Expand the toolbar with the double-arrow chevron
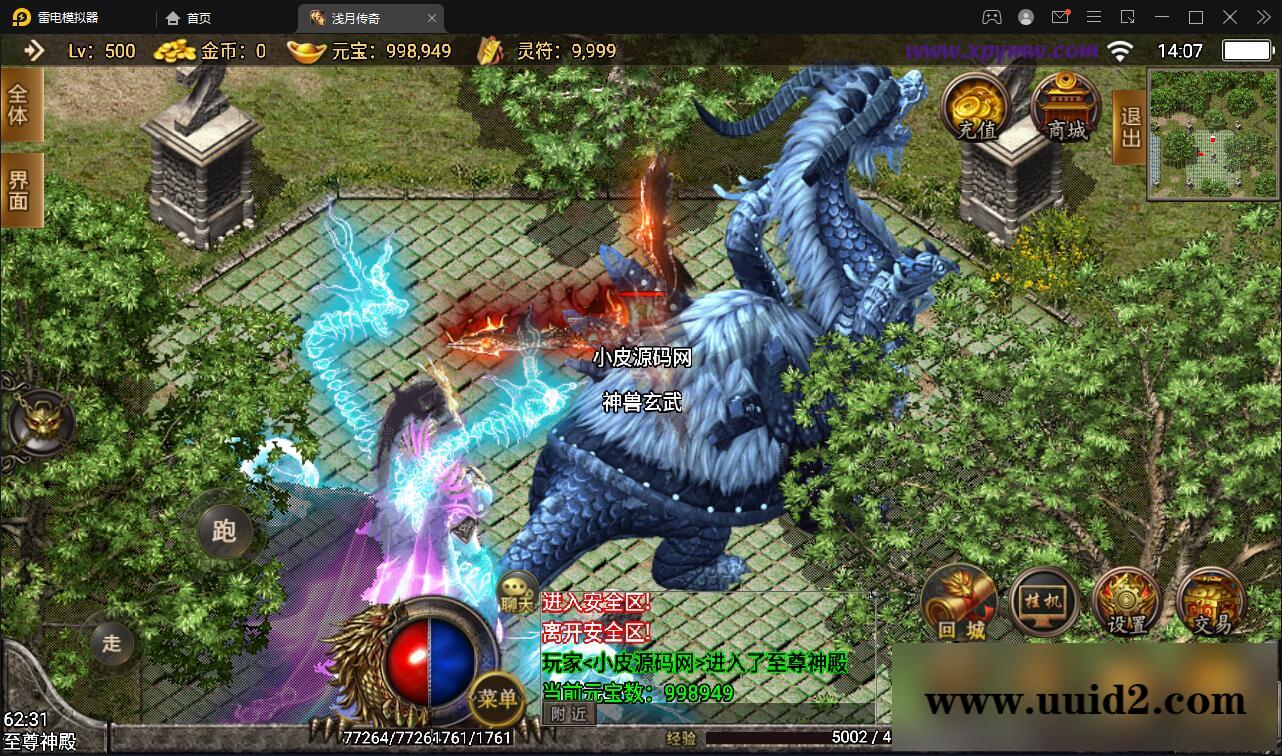 (1262, 17)
